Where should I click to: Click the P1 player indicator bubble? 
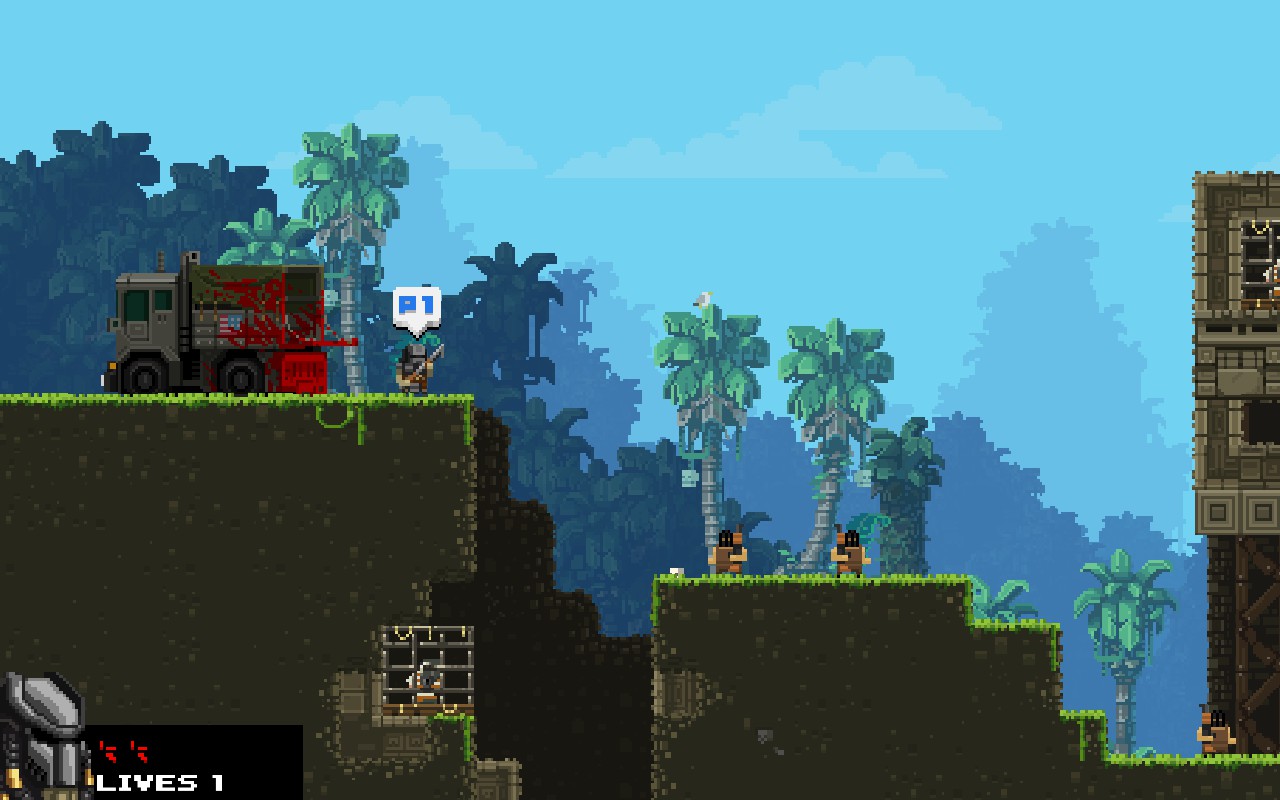pos(419,303)
